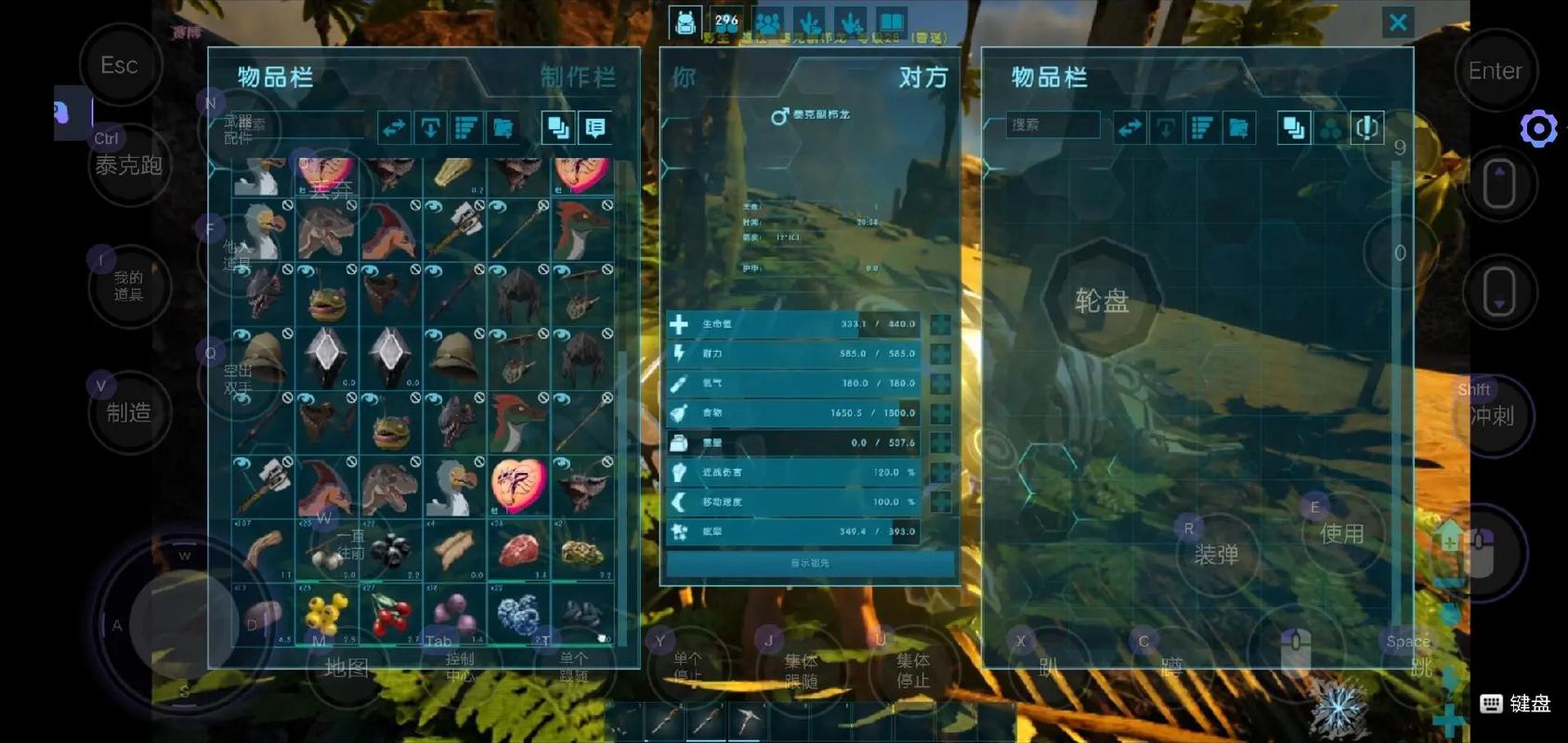Open the tribe members icon in the top bar
This screenshot has height=743, width=1568.
pyautogui.click(x=768, y=22)
